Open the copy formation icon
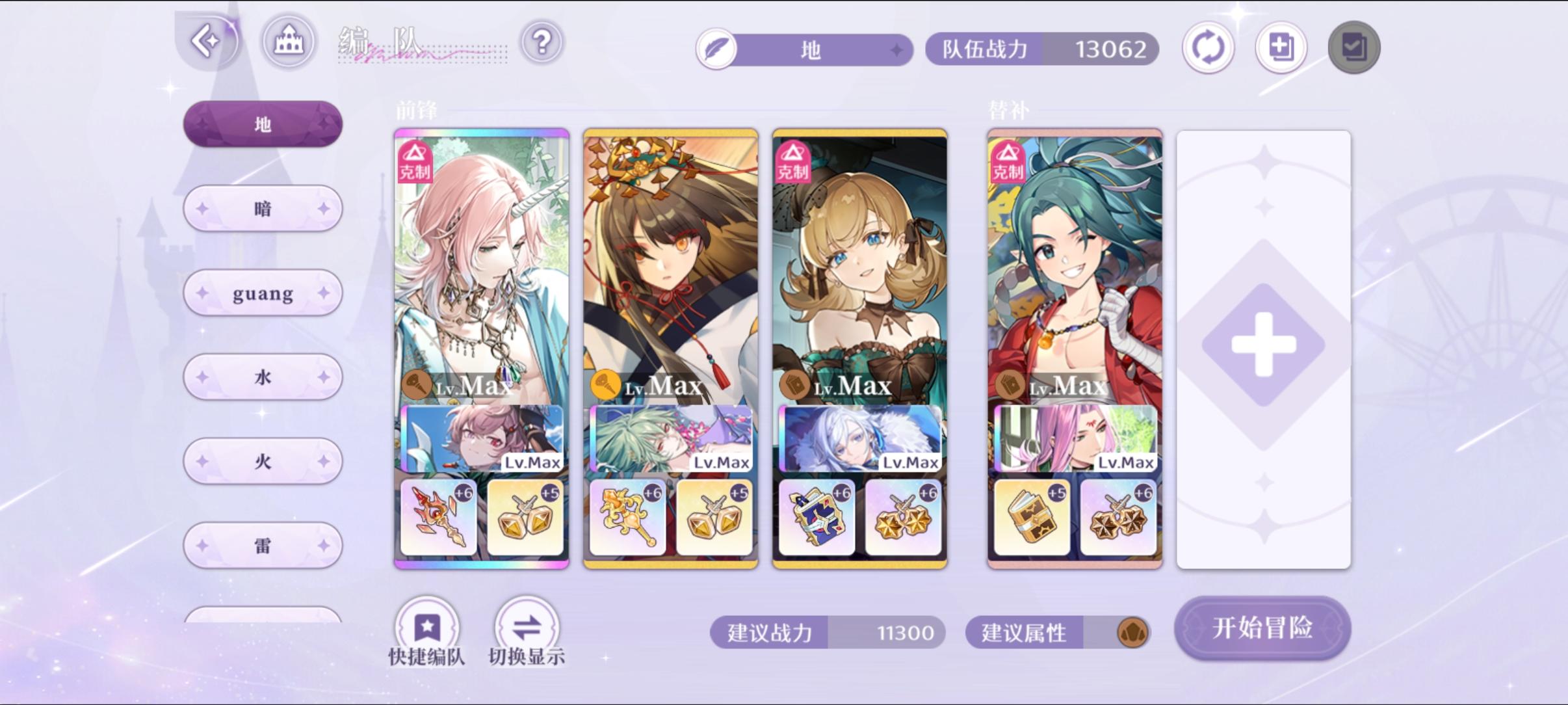The width and height of the screenshot is (1568, 705). tap(1281, 47)
